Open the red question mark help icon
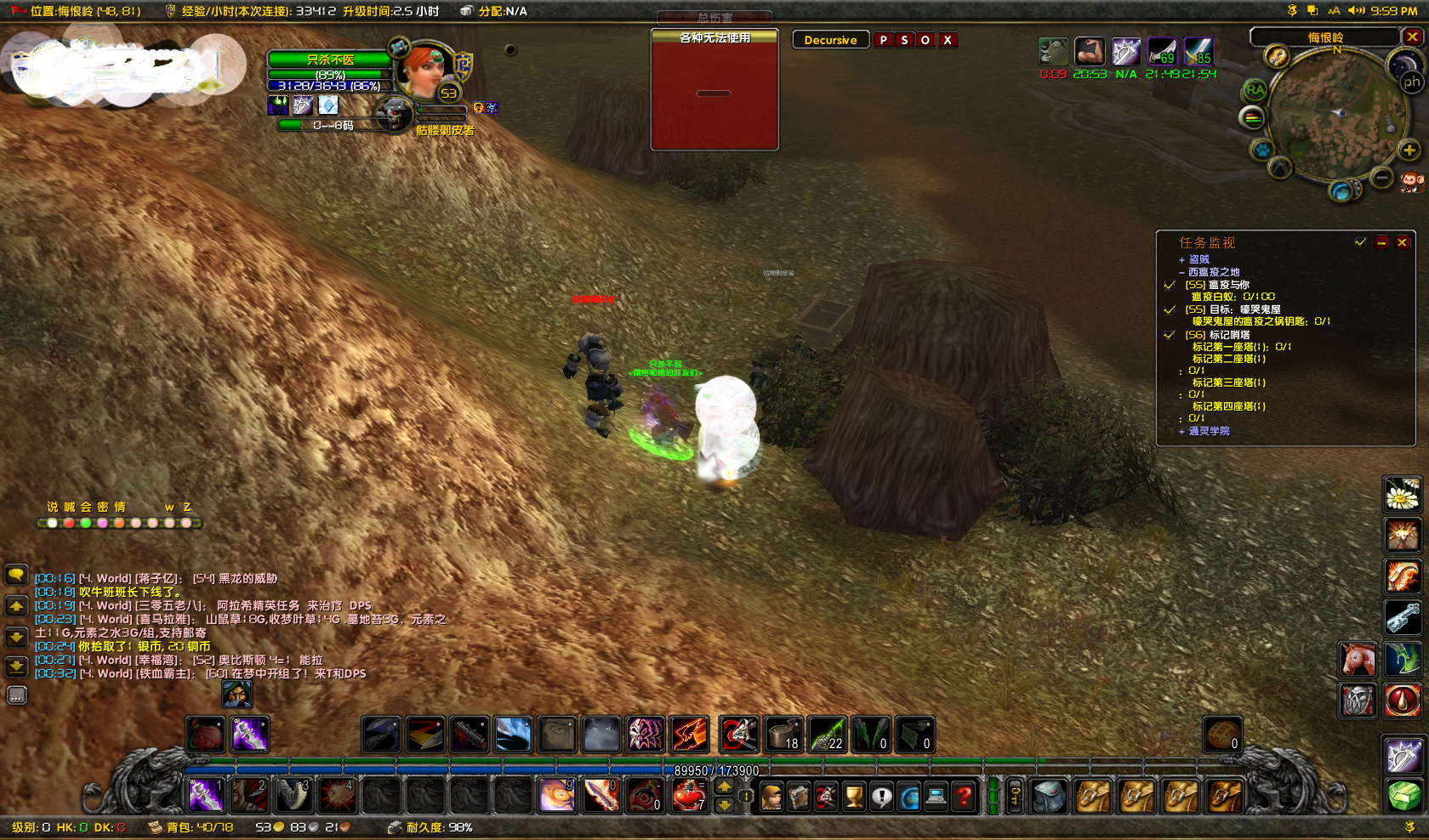This screenshot has width=1429, height=840. [962, 796]
